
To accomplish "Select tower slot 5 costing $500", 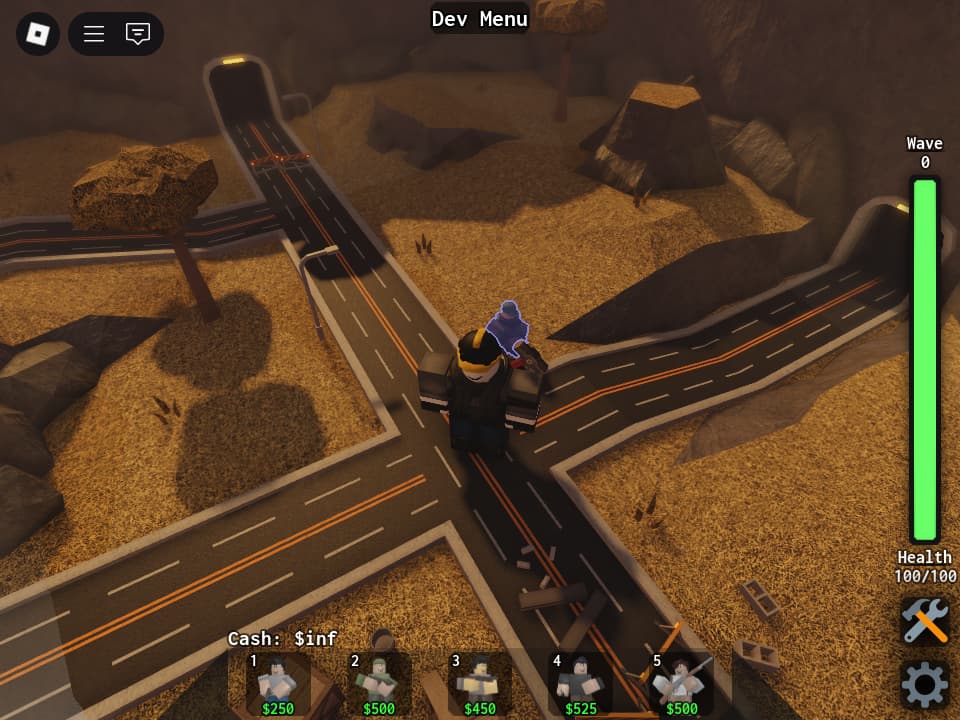I will [681, 685].
